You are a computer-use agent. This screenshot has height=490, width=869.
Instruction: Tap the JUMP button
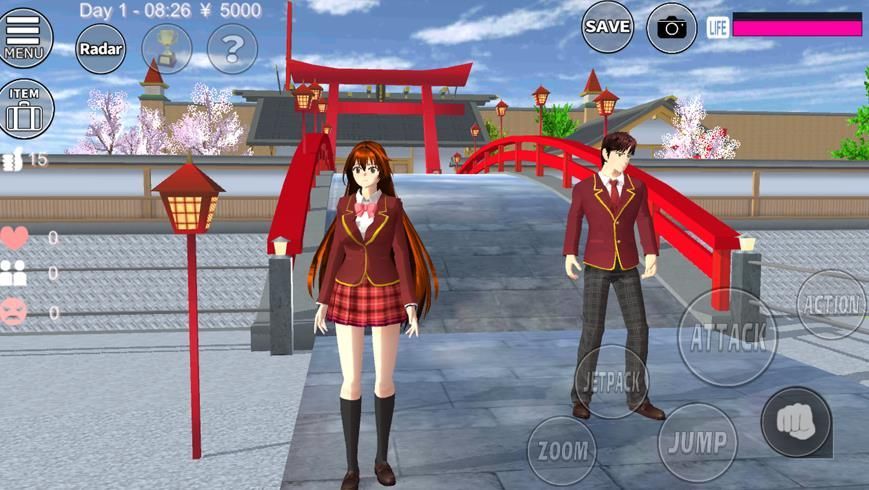pos(697,441)
